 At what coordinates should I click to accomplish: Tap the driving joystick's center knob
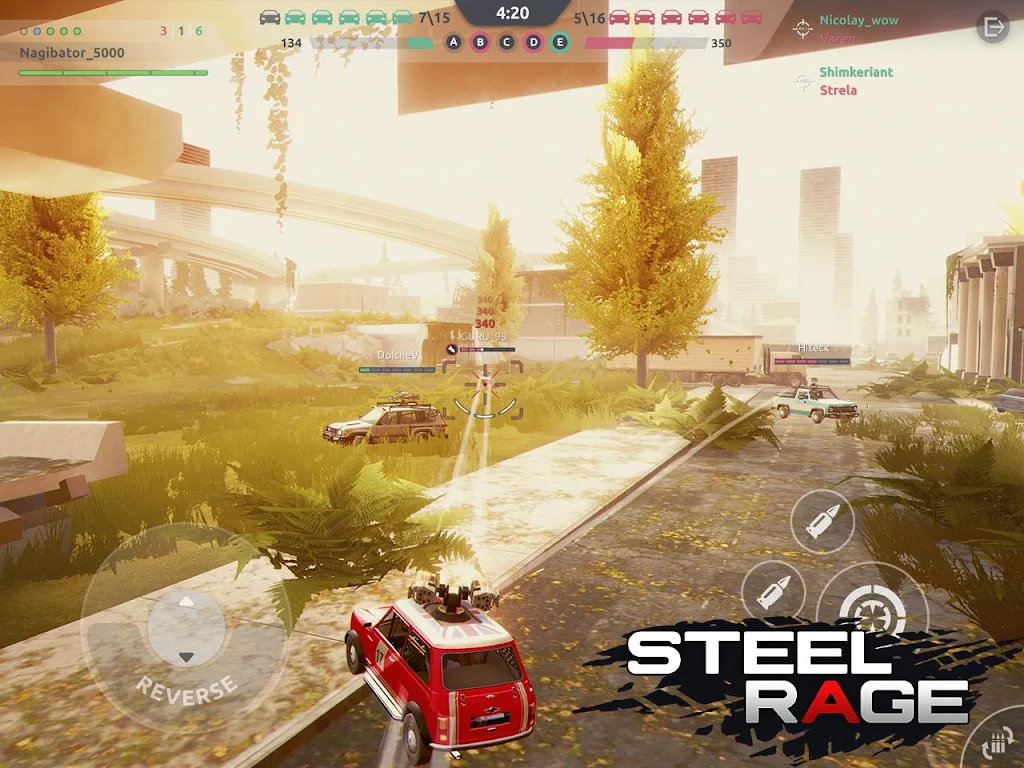tap(185, 627)
